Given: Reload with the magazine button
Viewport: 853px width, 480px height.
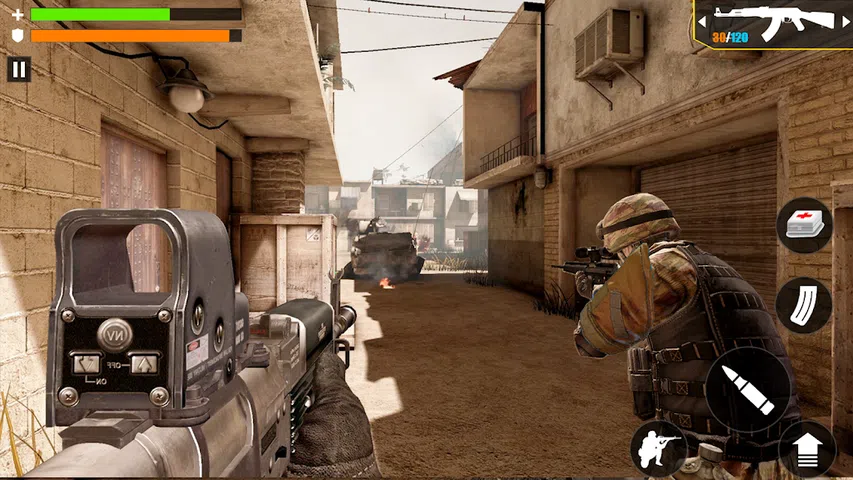Looking at the screenshot, I should pos(803,305).
